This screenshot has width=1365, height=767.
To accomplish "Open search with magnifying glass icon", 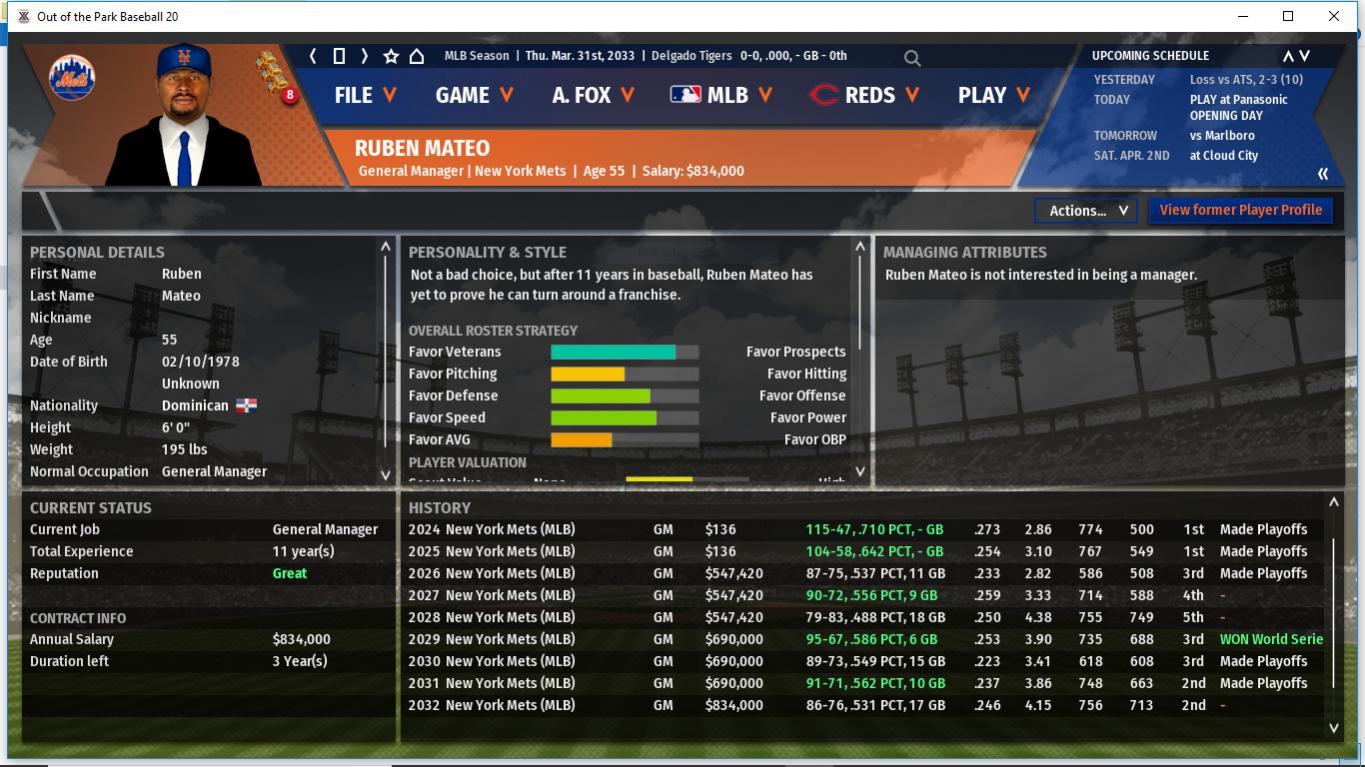I will click(x=912, y=58).
